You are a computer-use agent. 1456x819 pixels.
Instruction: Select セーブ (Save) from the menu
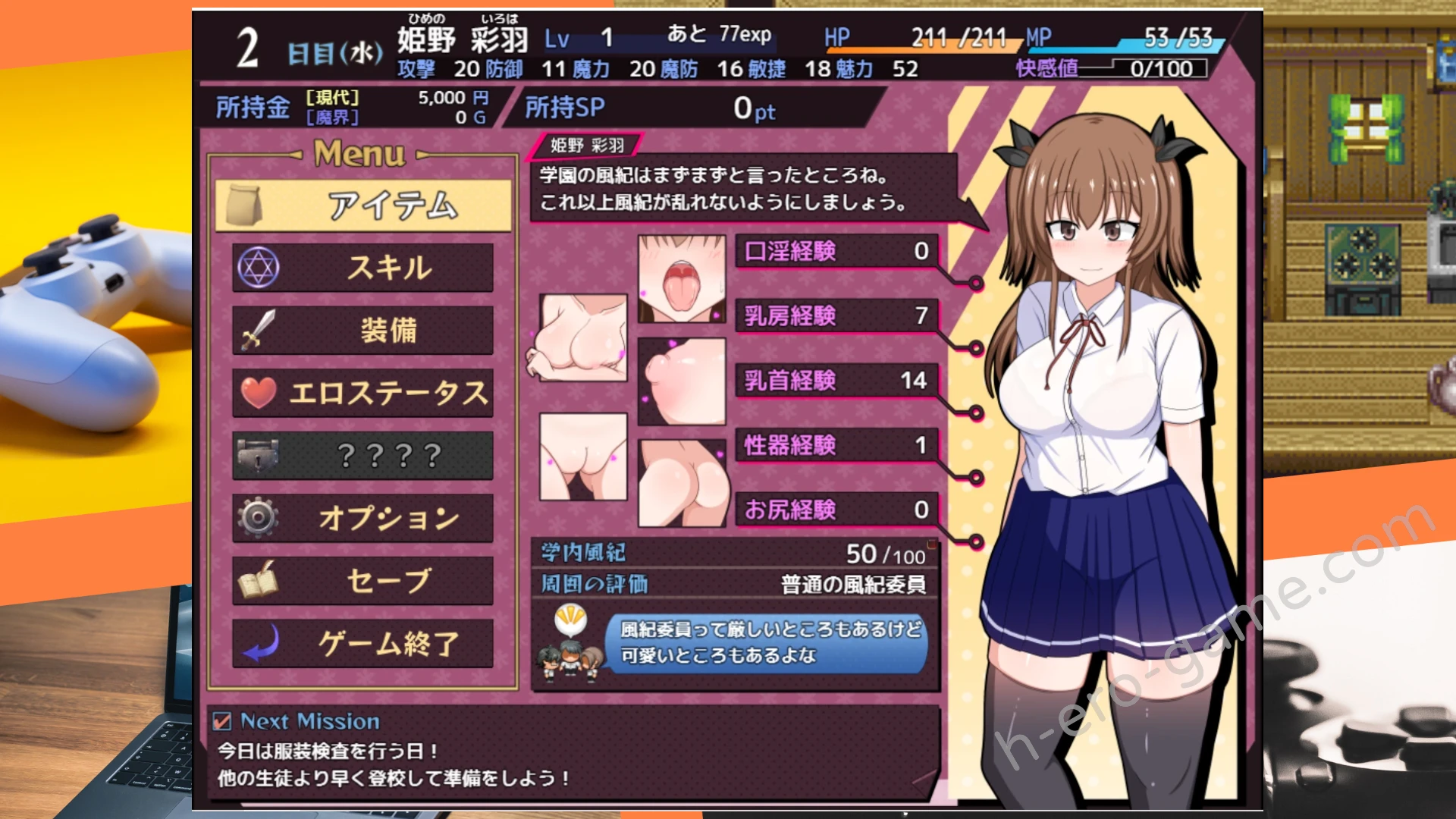pos(363,581)
